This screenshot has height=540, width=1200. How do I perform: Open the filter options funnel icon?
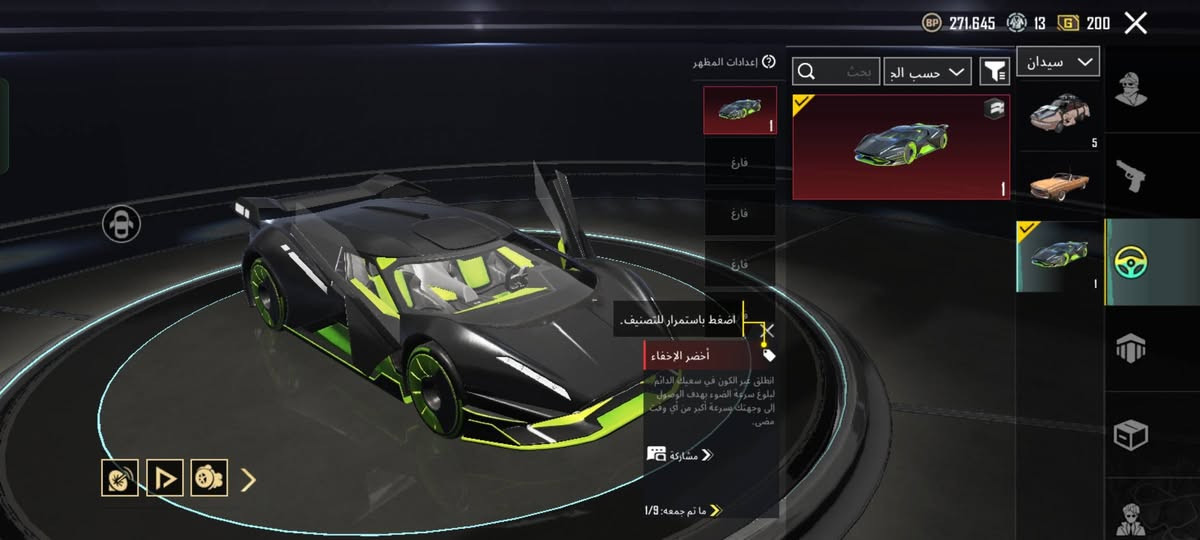994,70
